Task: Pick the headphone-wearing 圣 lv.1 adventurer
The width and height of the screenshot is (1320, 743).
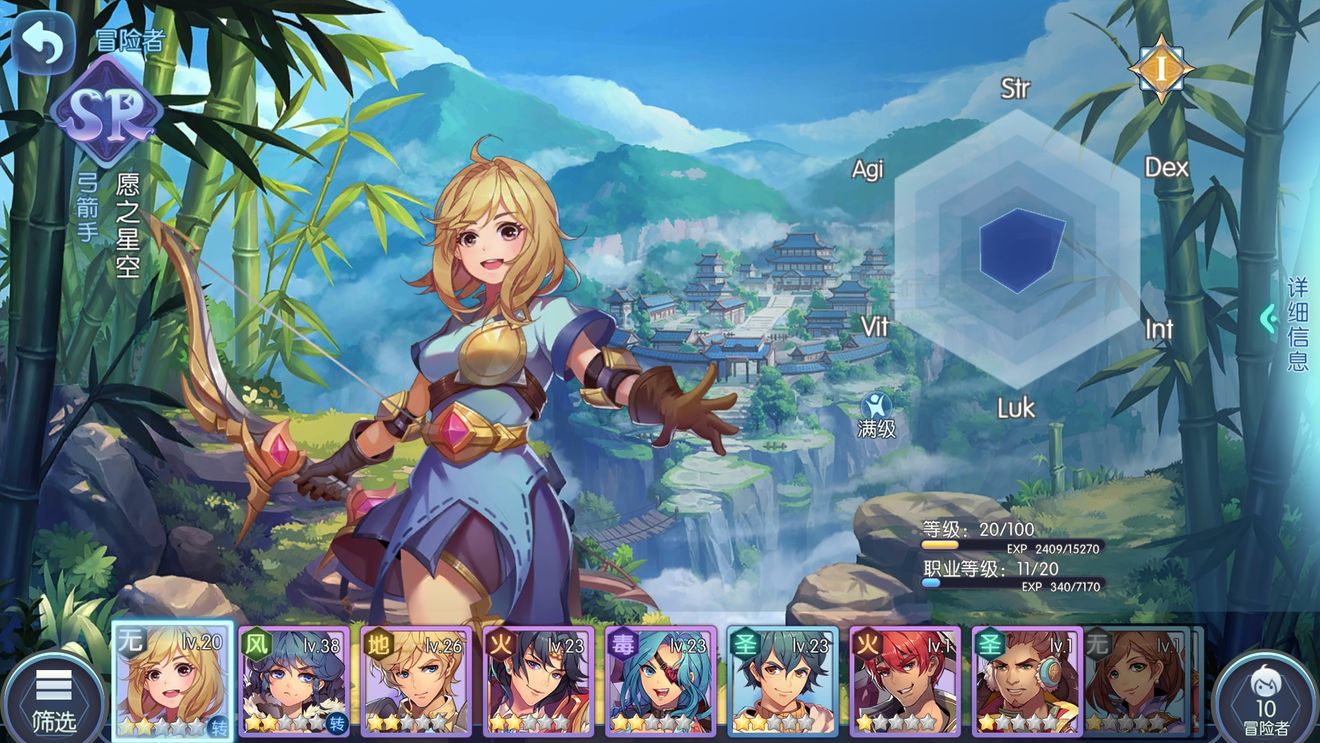Action: [1028, 681]
